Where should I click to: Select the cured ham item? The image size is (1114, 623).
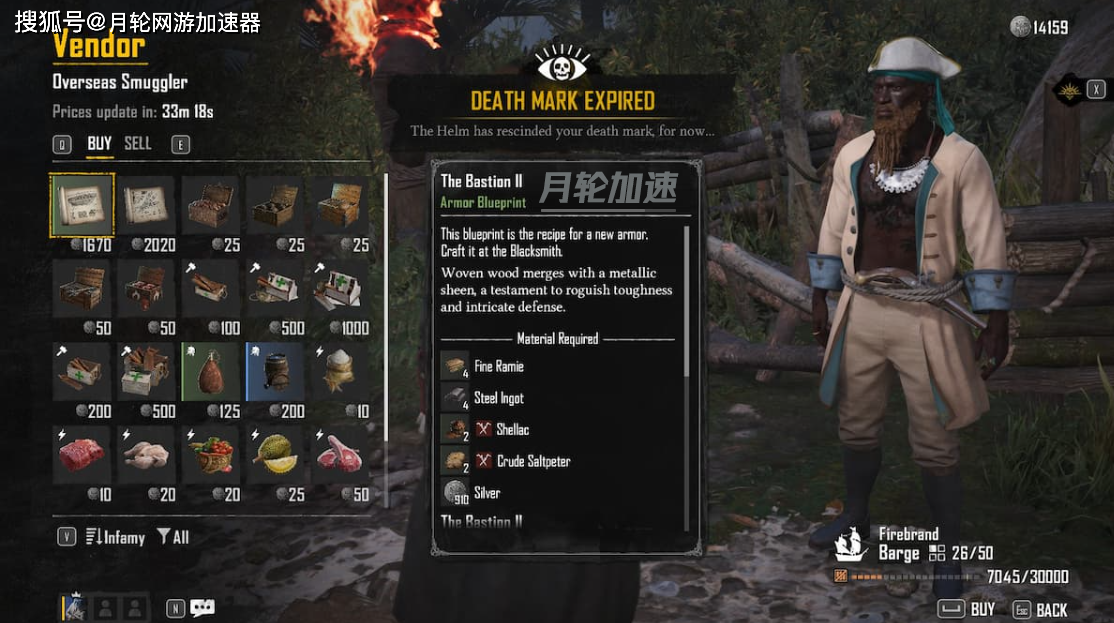click(x=210, y=372)
